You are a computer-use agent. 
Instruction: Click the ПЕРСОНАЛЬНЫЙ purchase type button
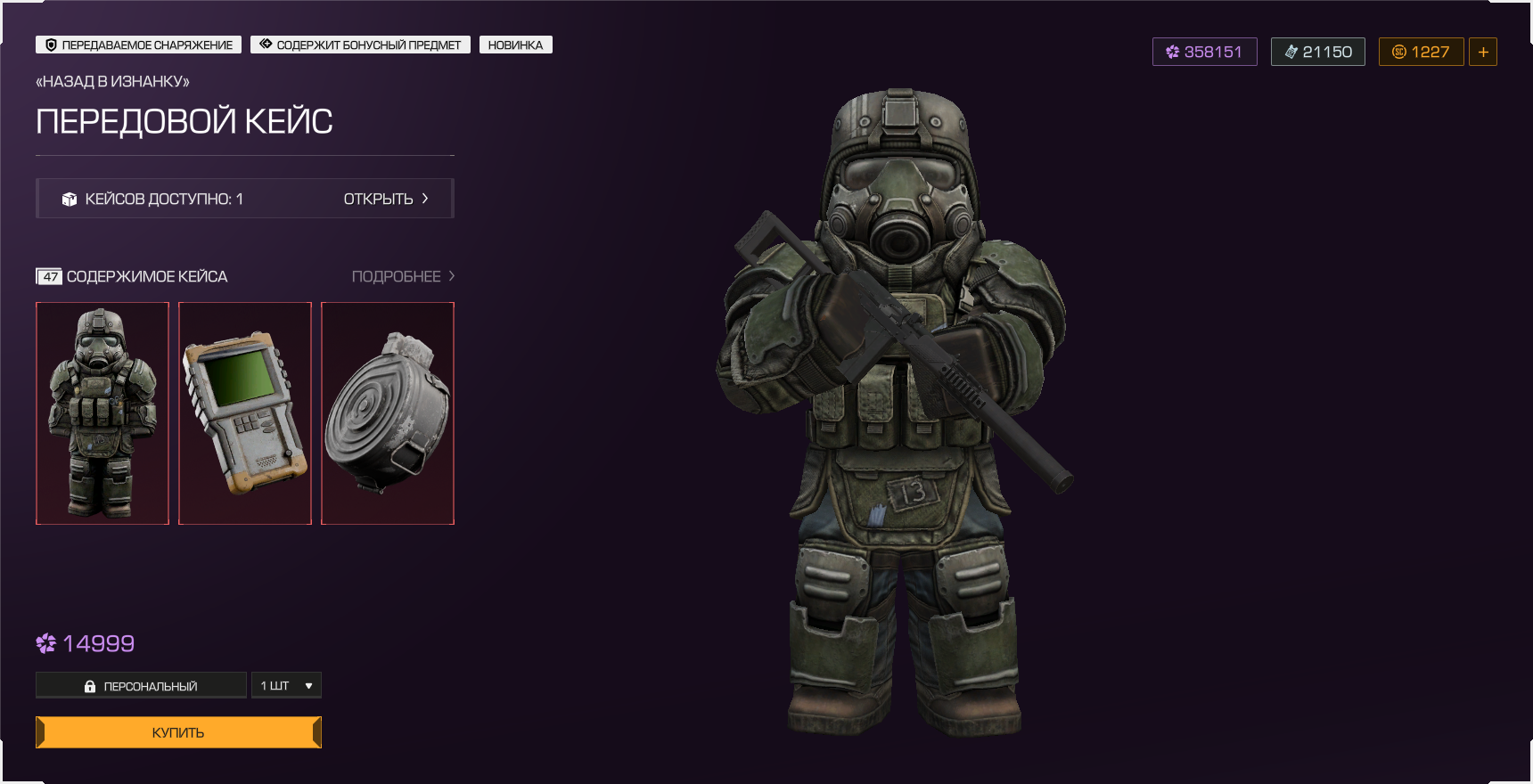pyautogui.click(x=141, y=685)
